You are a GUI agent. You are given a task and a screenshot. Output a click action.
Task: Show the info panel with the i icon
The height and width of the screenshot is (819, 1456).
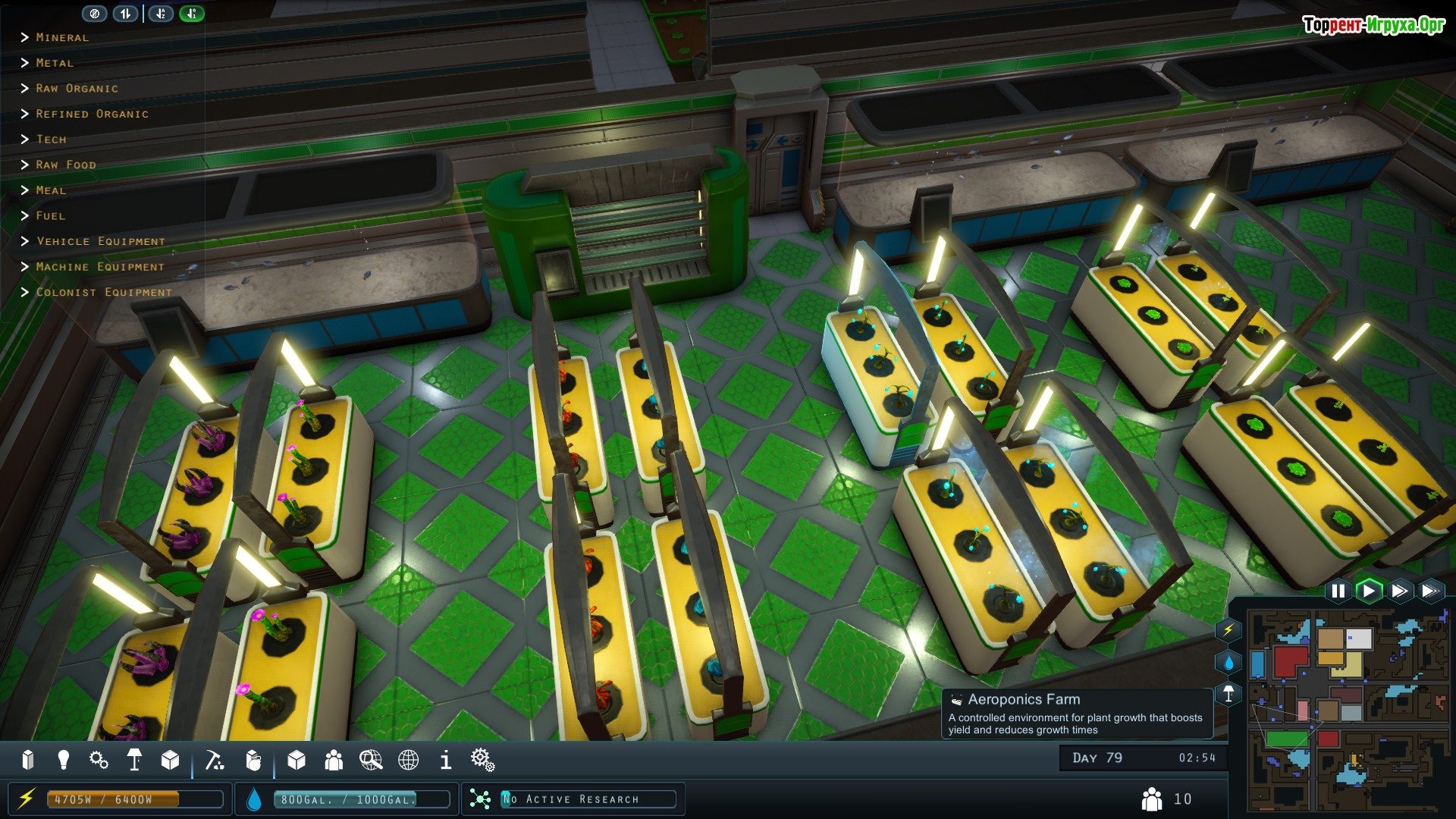446,760
